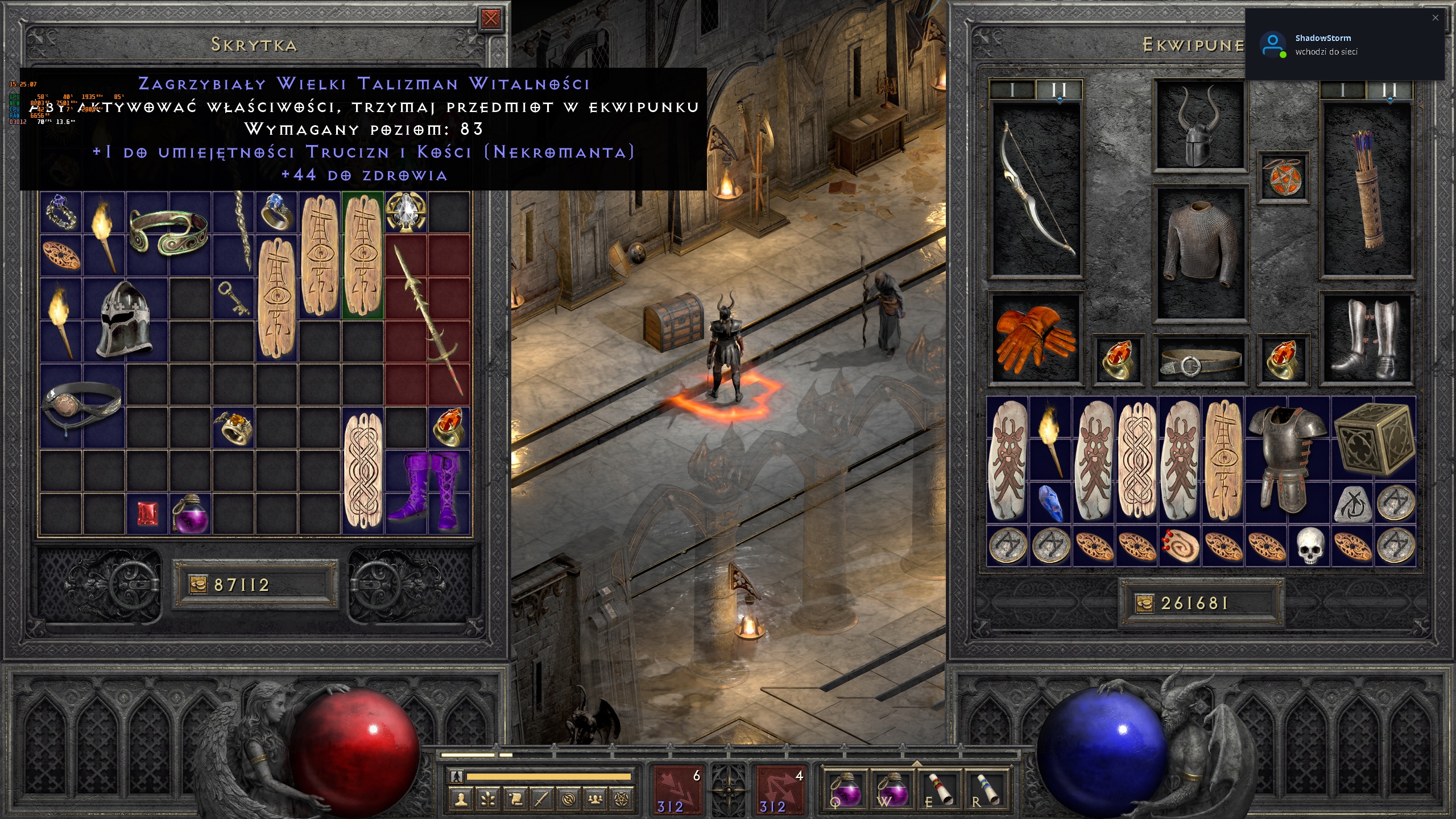Use the purple potion in belt slot Q
The image size is (1456, 819).
(845, 789)
